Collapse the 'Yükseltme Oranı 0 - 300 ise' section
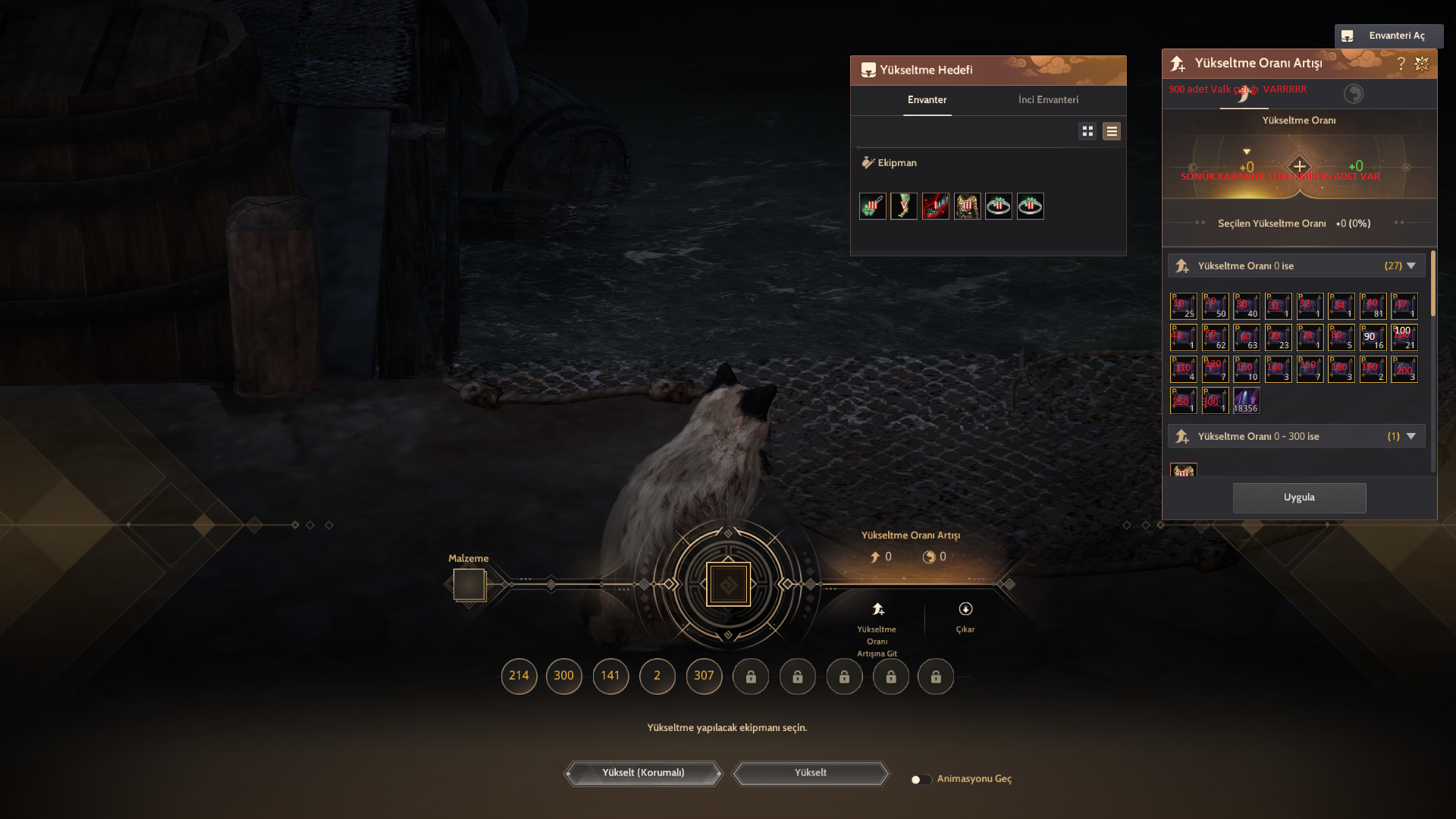 click(1410, 437)
